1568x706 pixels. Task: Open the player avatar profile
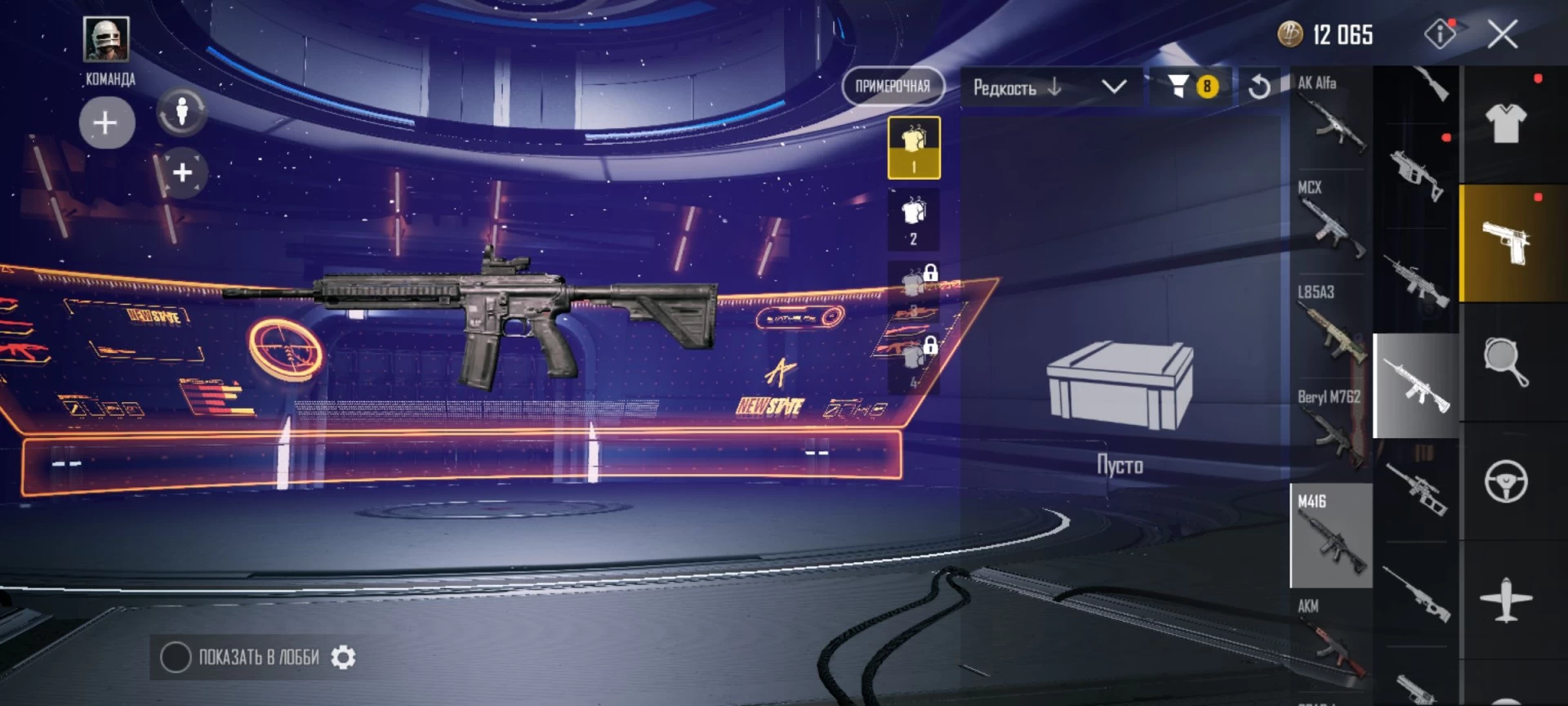(106, 38)
